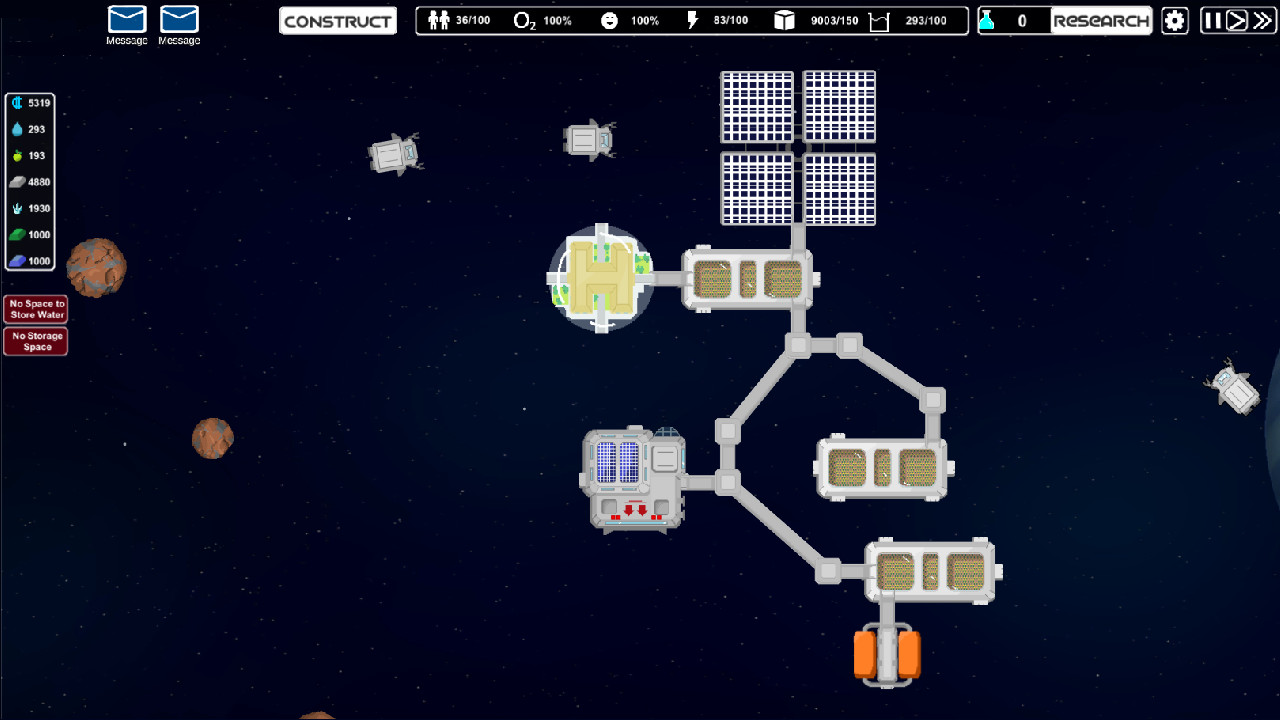Select the crystal resource icon showing 1930
Viewport: 1280px width, 720px height.
pyautogui.click(x=19, y=208)
